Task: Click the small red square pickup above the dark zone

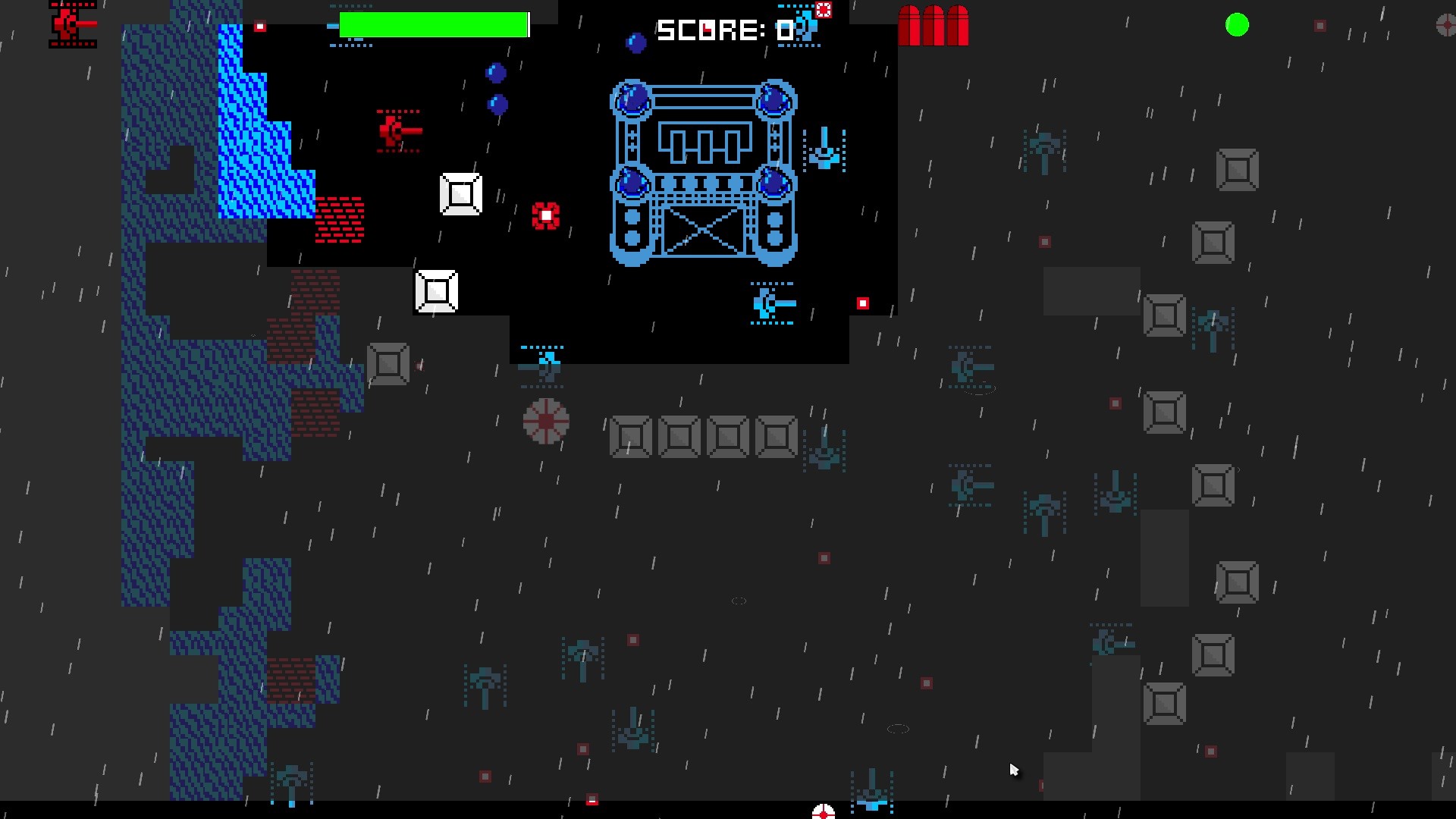Action: [262, 27]
